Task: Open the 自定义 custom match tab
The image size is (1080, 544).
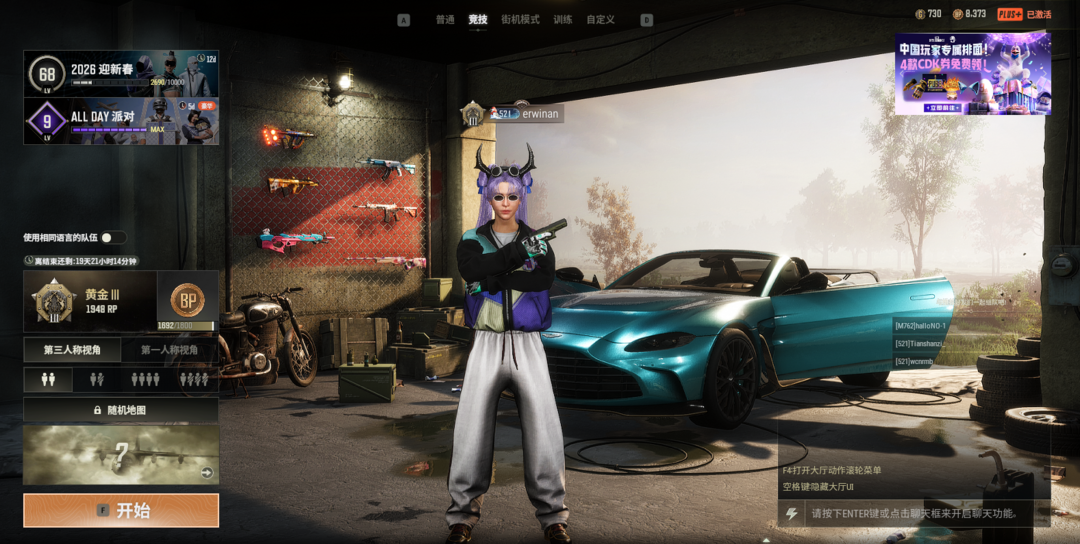Action: (x=600, y=20)
